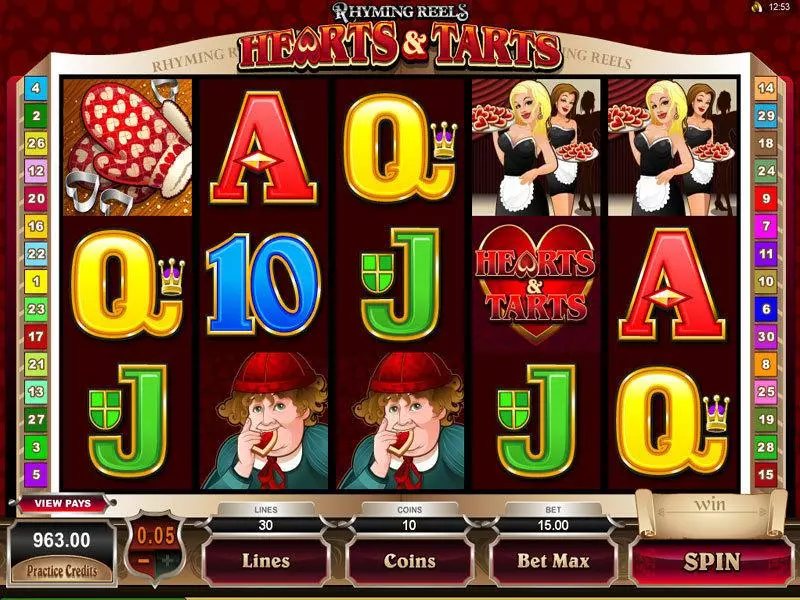This screenshot has height=600, width=800.
Task: Pick payline marker number 24
Action: (766, 172)
